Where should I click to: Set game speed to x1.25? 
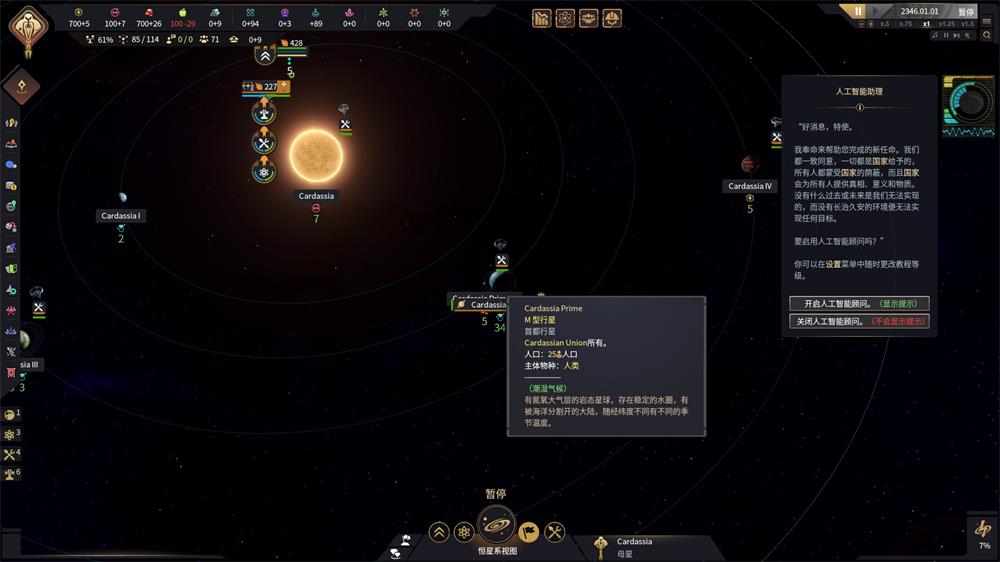click(x=946, y=24)
